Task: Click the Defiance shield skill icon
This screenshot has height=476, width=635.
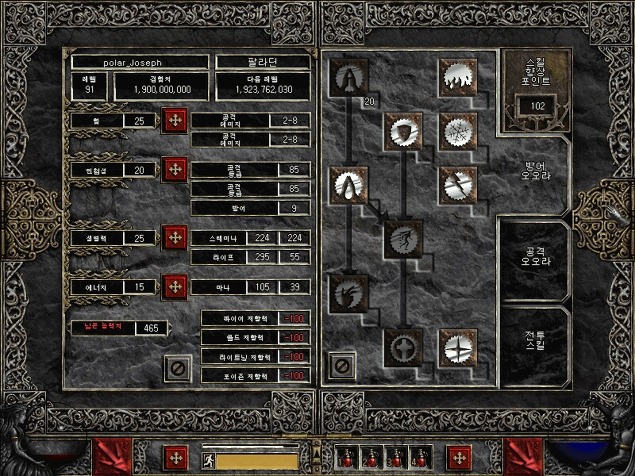Action: [404, 130]
